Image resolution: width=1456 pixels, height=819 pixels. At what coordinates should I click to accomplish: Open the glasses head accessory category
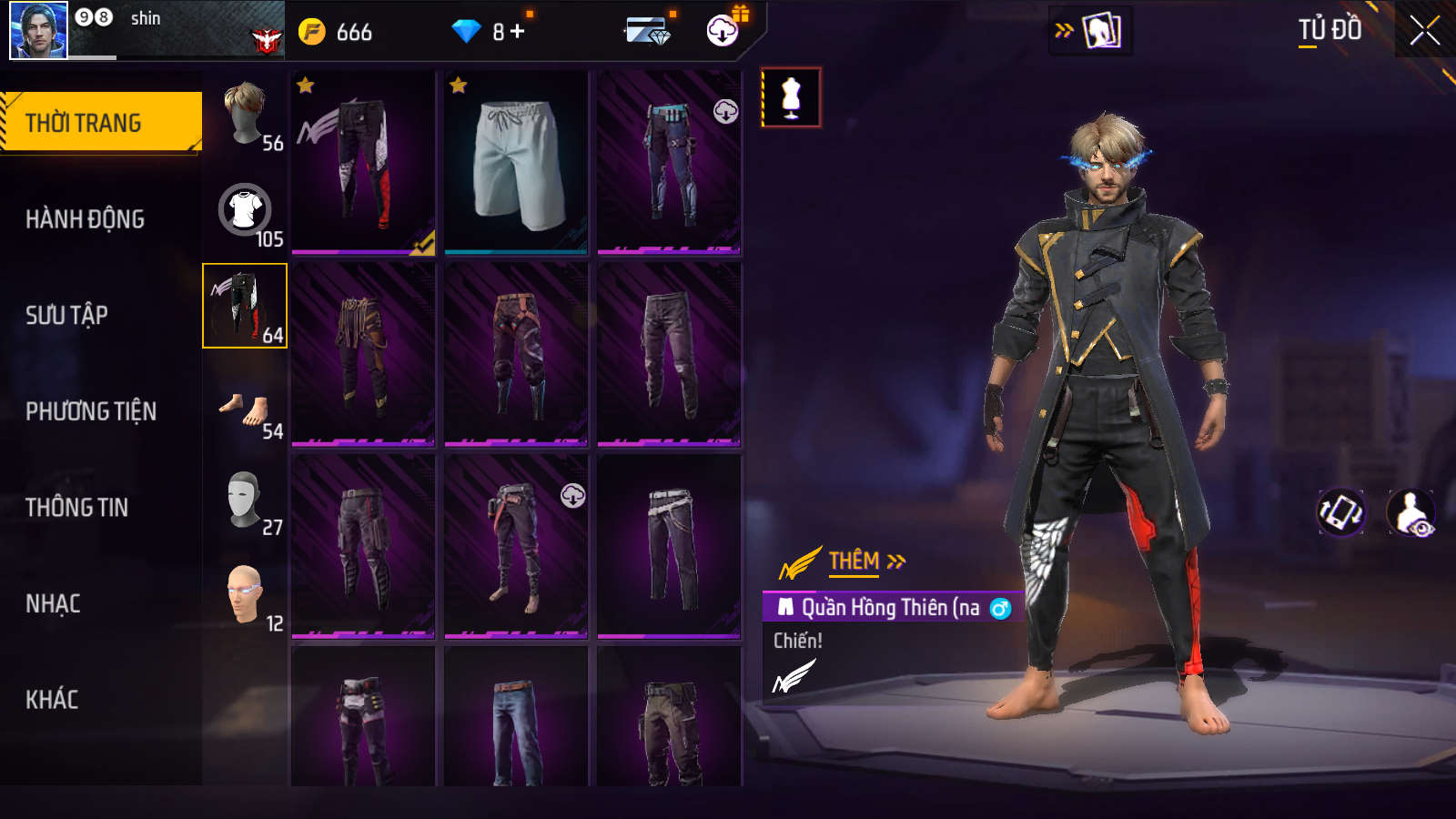(245, 596)
